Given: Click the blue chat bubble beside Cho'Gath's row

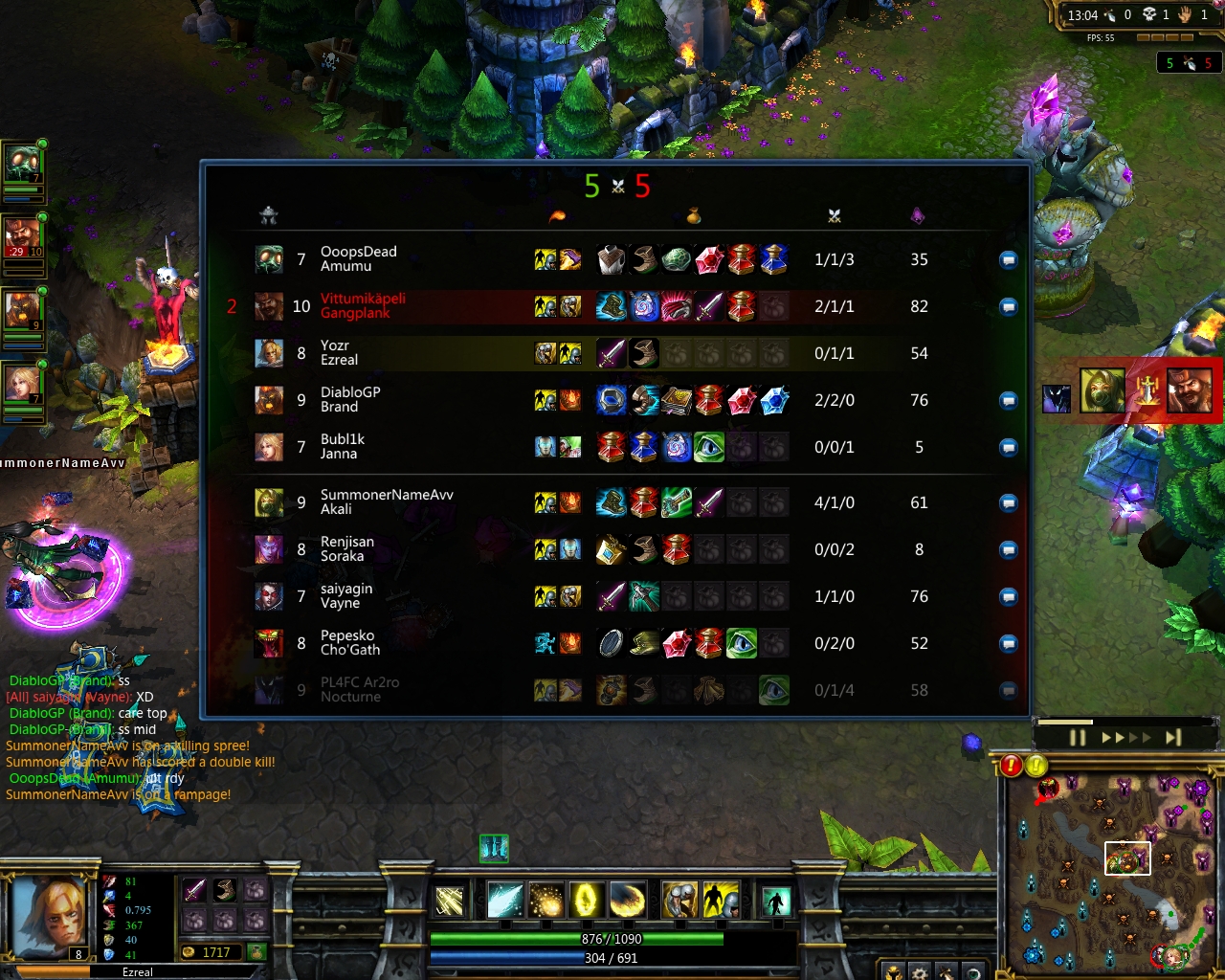Looking at the screenshot, I should [1009, 644].
